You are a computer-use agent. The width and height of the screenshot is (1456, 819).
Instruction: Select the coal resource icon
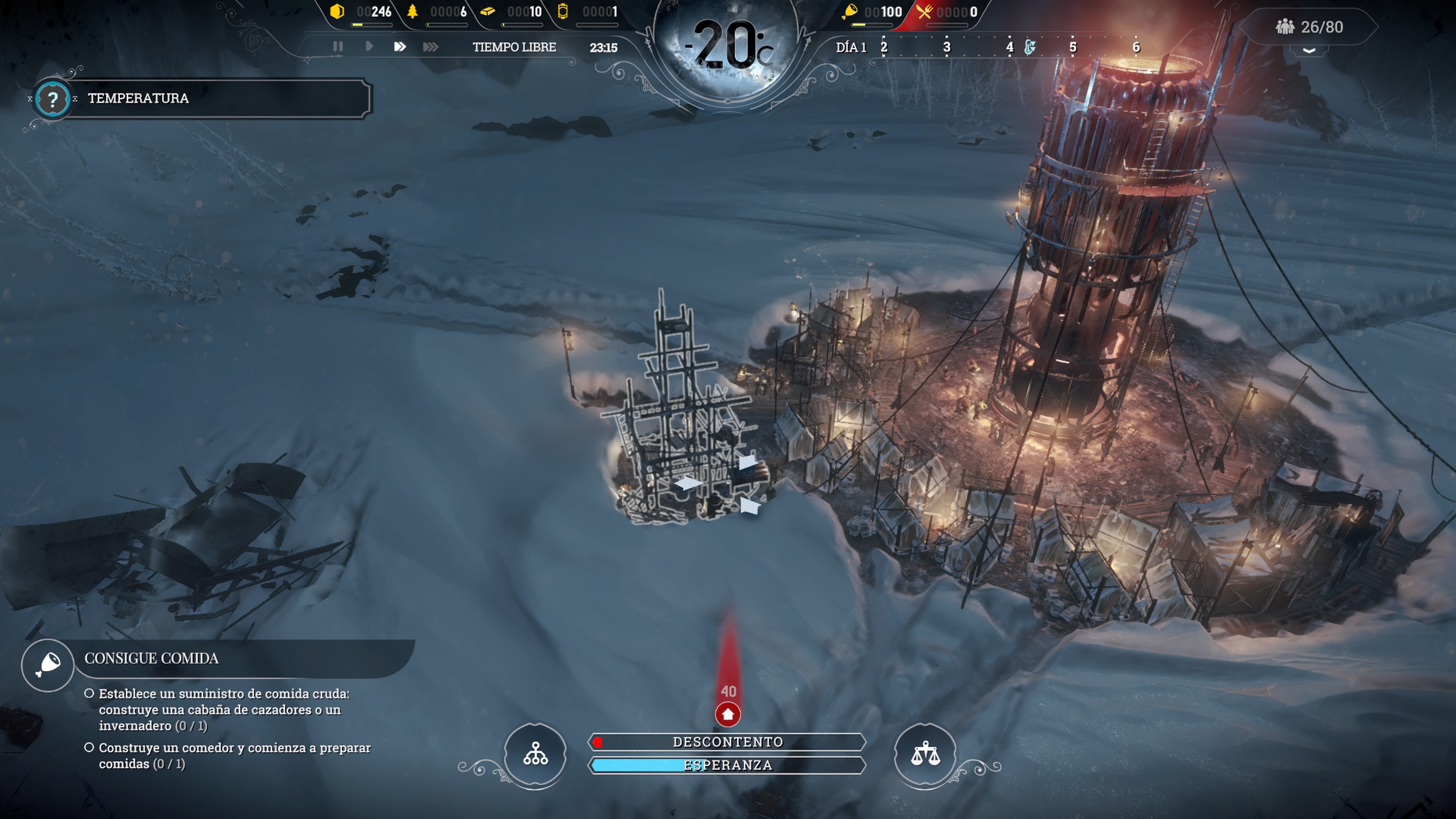click(x=337, y=11)
